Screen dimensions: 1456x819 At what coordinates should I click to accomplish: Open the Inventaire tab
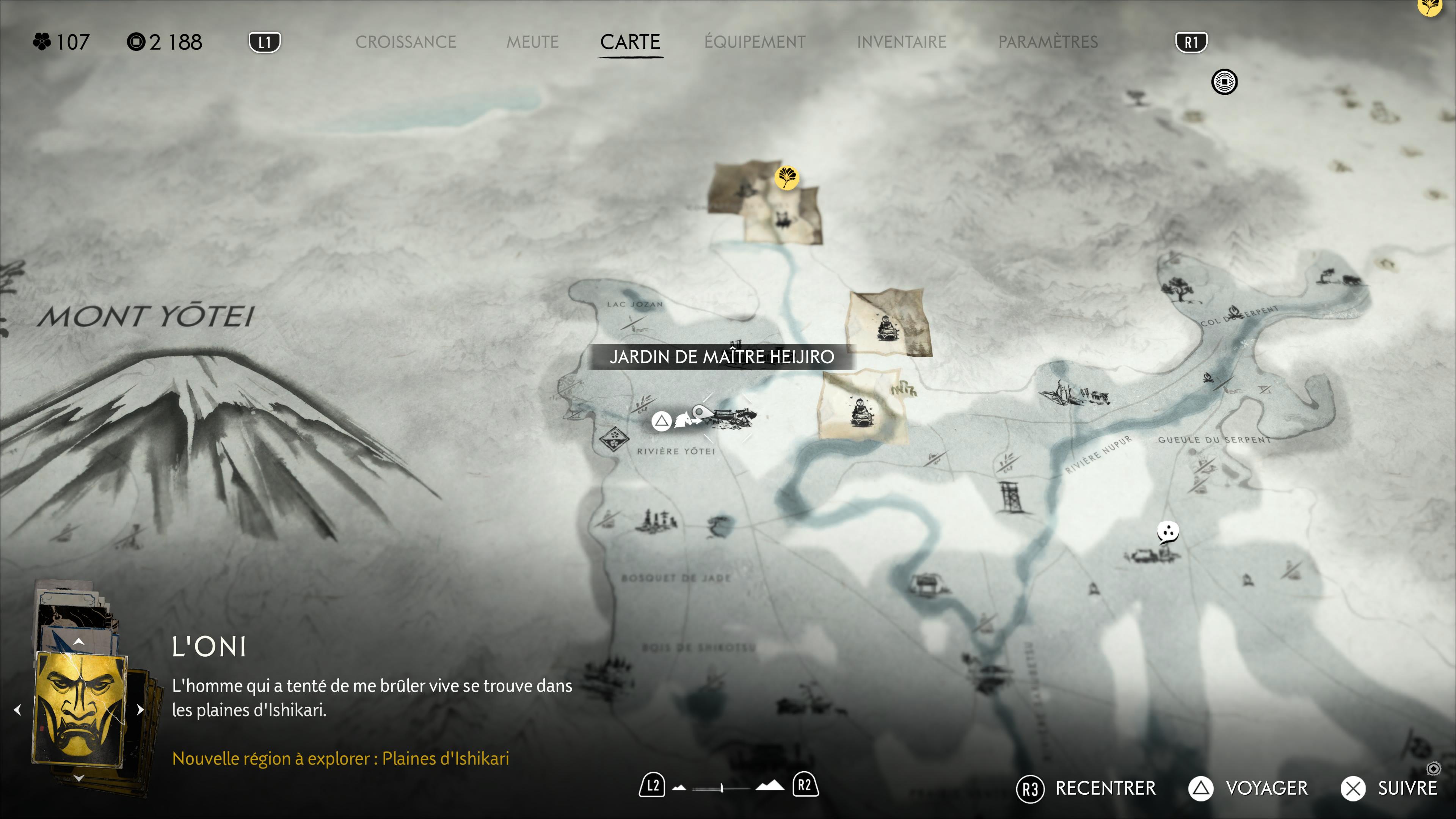pyautogui.click(x=901, y=42)
